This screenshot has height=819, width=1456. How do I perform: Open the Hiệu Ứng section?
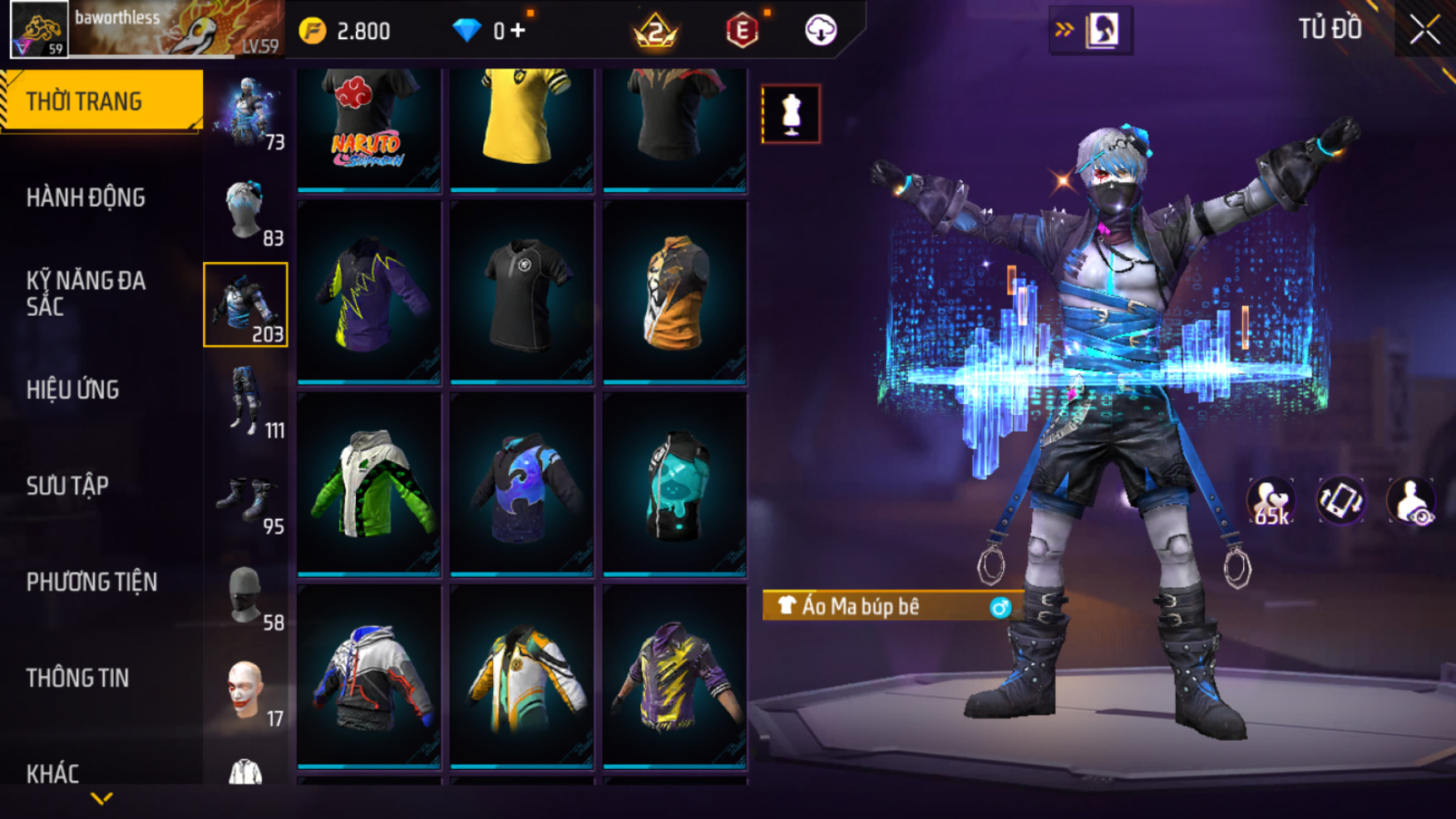73,390
